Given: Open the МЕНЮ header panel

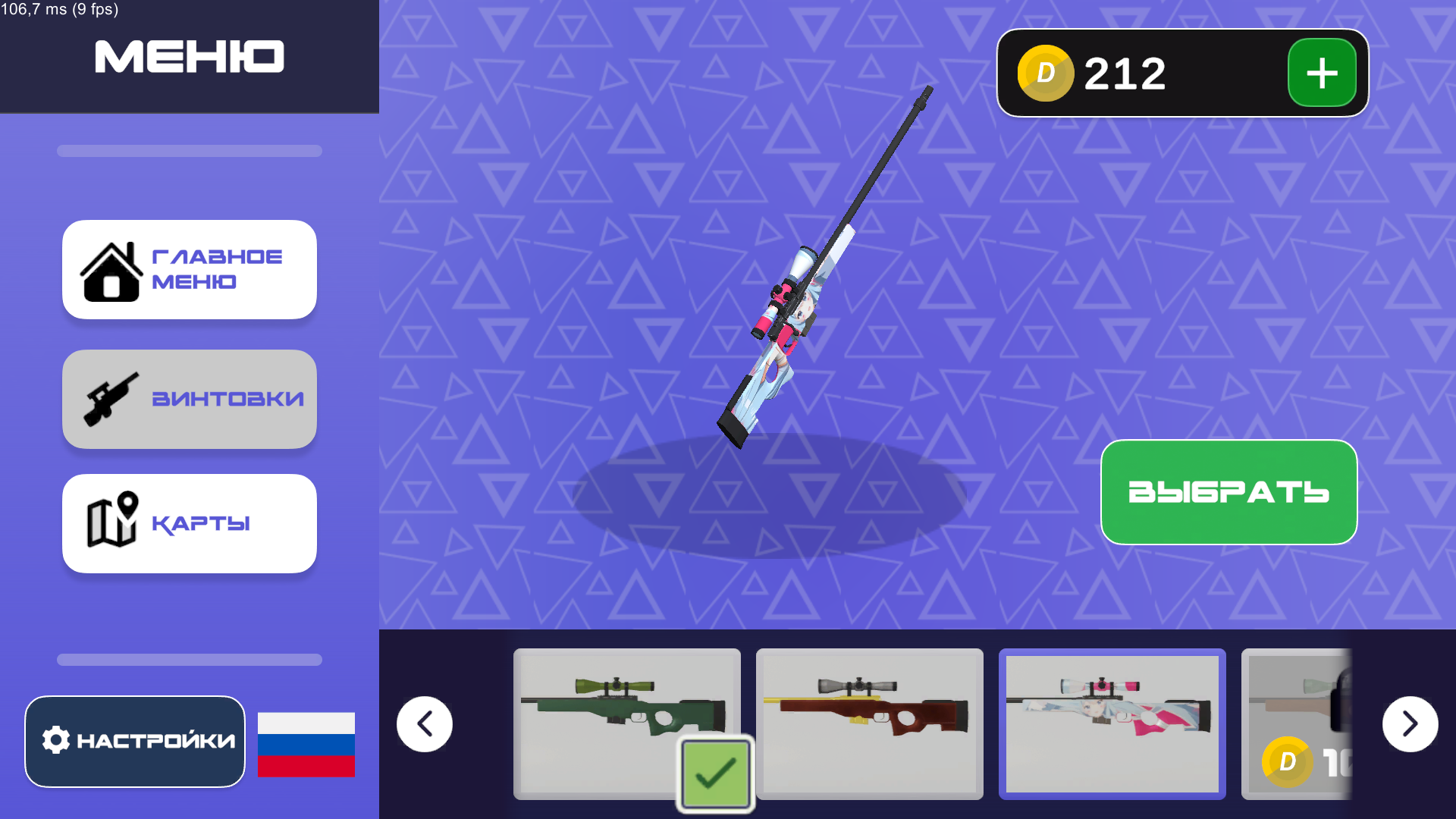Looking at the screenshot, I should [x=189, y=56].
